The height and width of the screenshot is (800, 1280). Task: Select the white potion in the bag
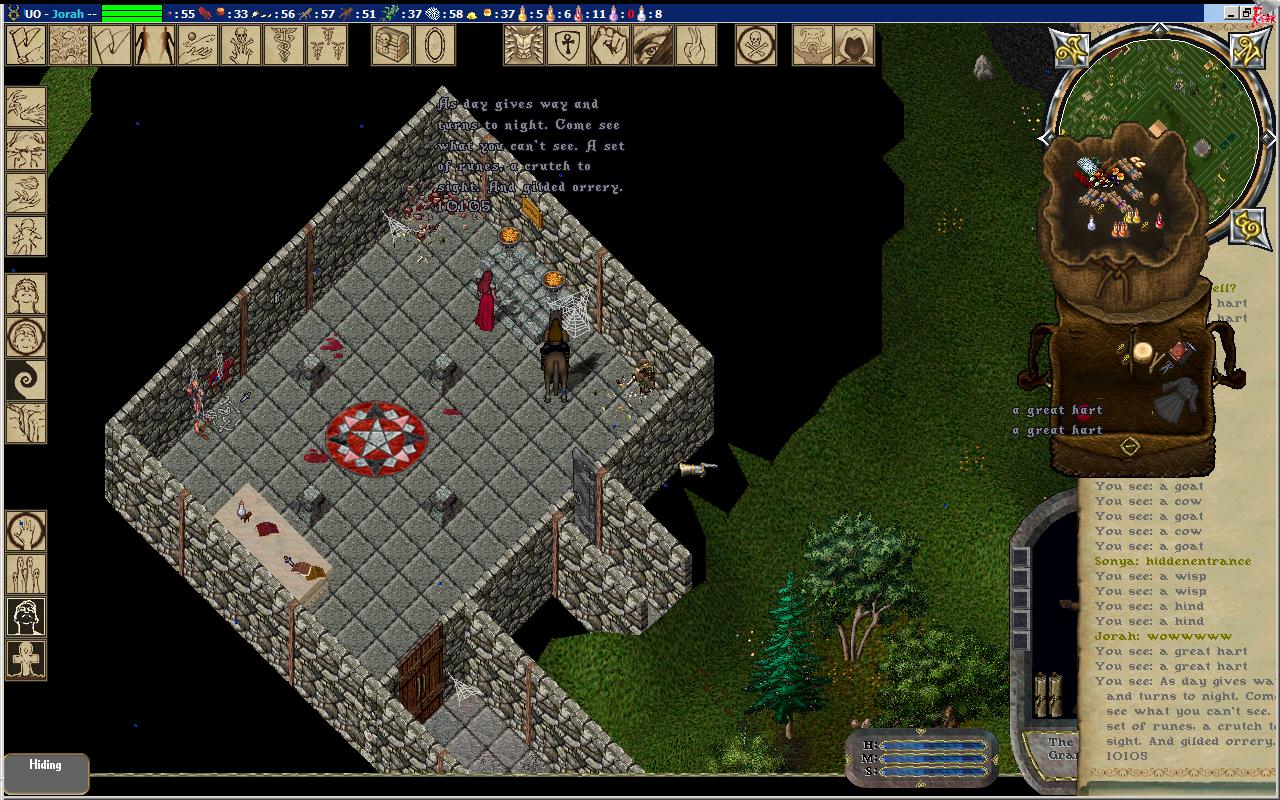click(1092, 224)
